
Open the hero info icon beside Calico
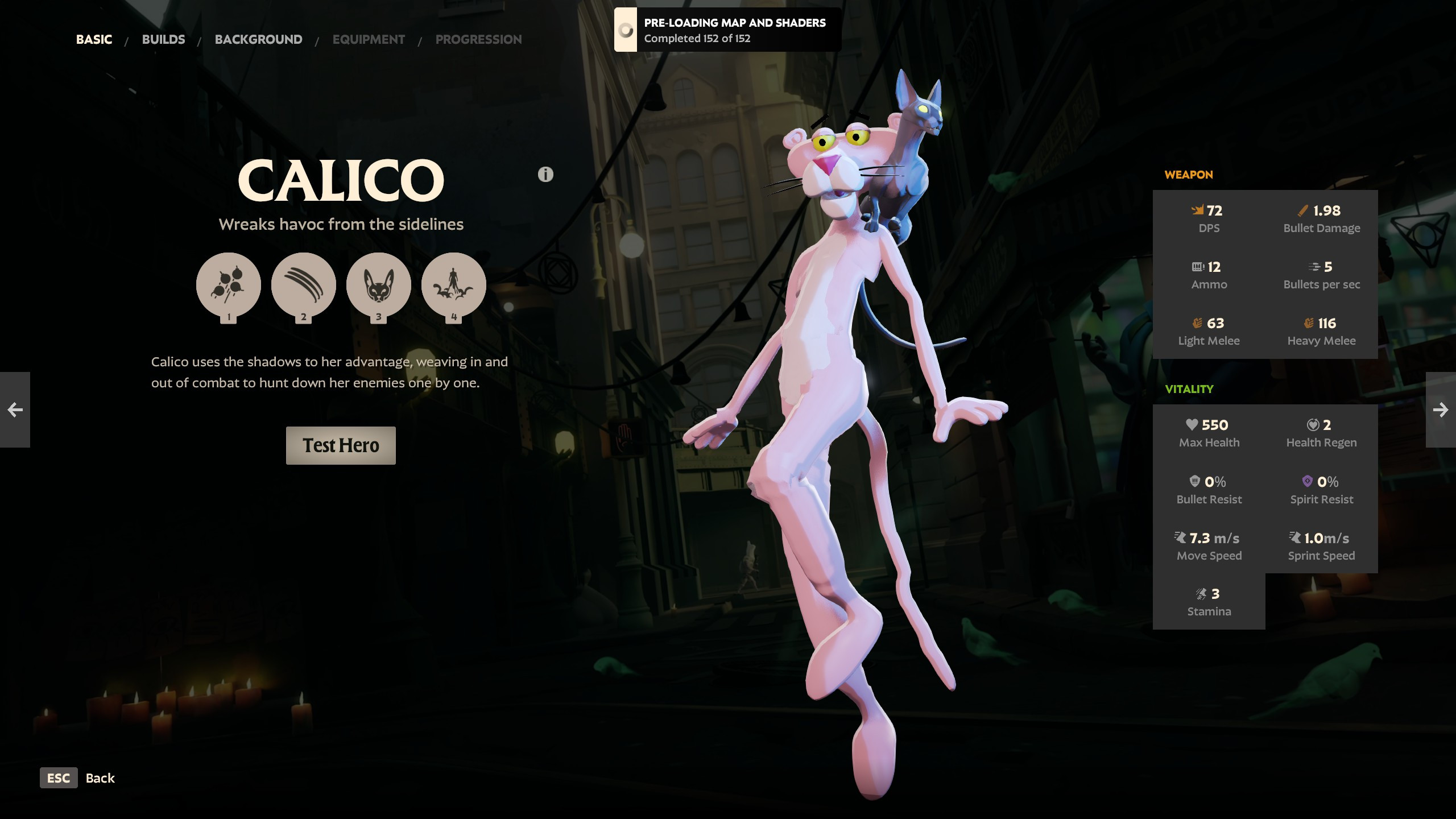(x=545, y=175)
